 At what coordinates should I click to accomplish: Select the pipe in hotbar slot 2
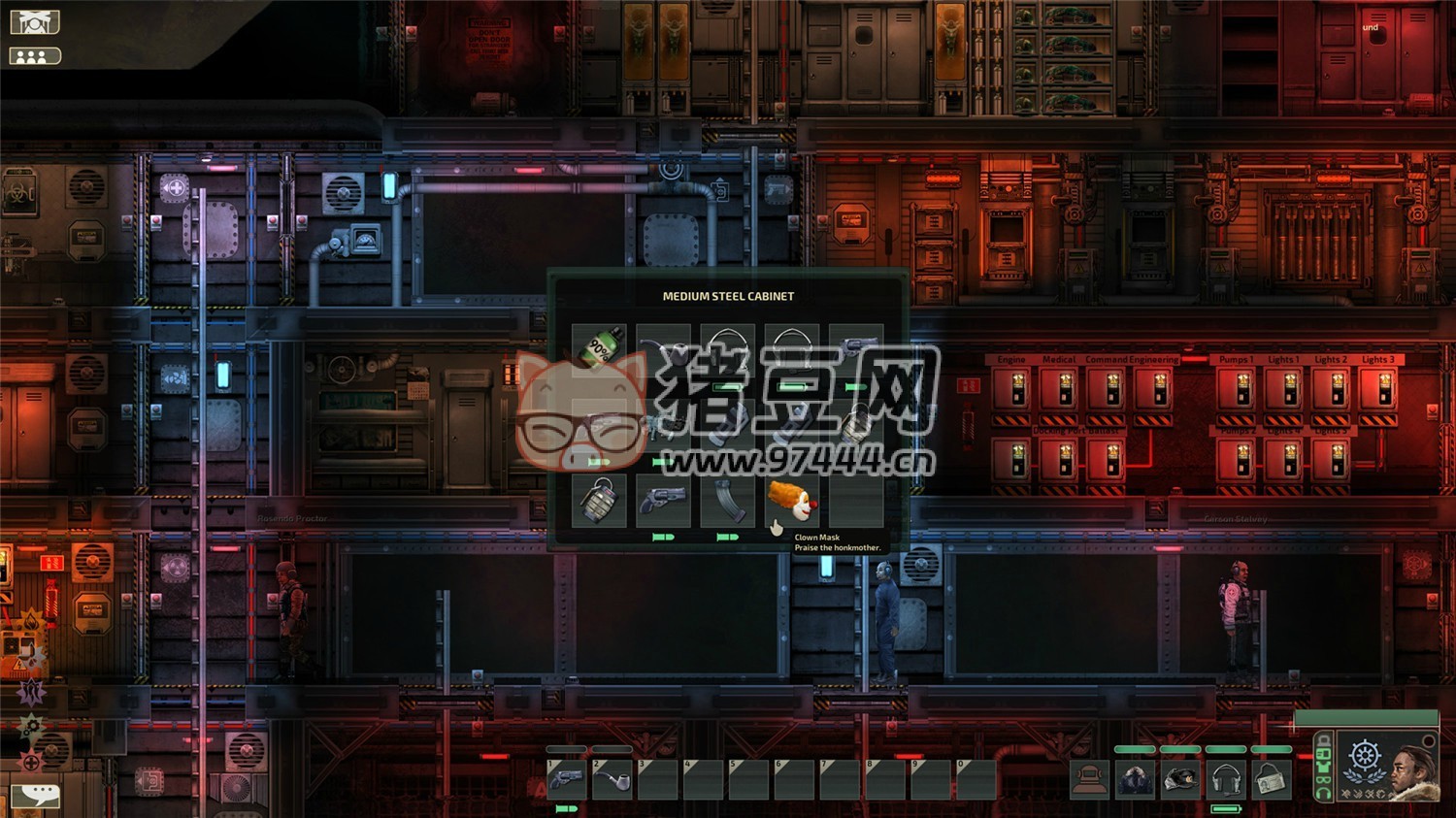point(612,779)
